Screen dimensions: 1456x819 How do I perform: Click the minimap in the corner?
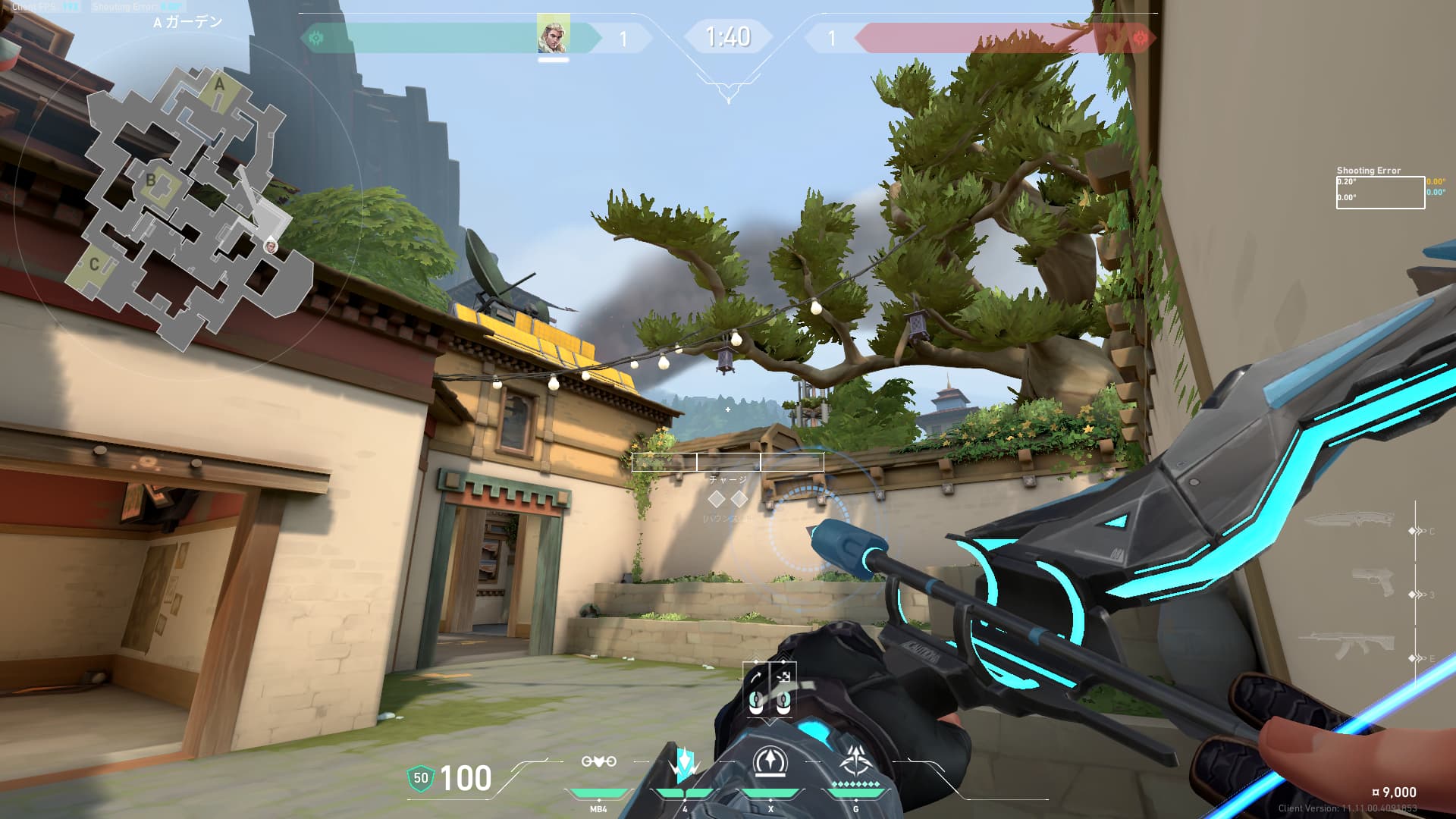coord(190,205)
